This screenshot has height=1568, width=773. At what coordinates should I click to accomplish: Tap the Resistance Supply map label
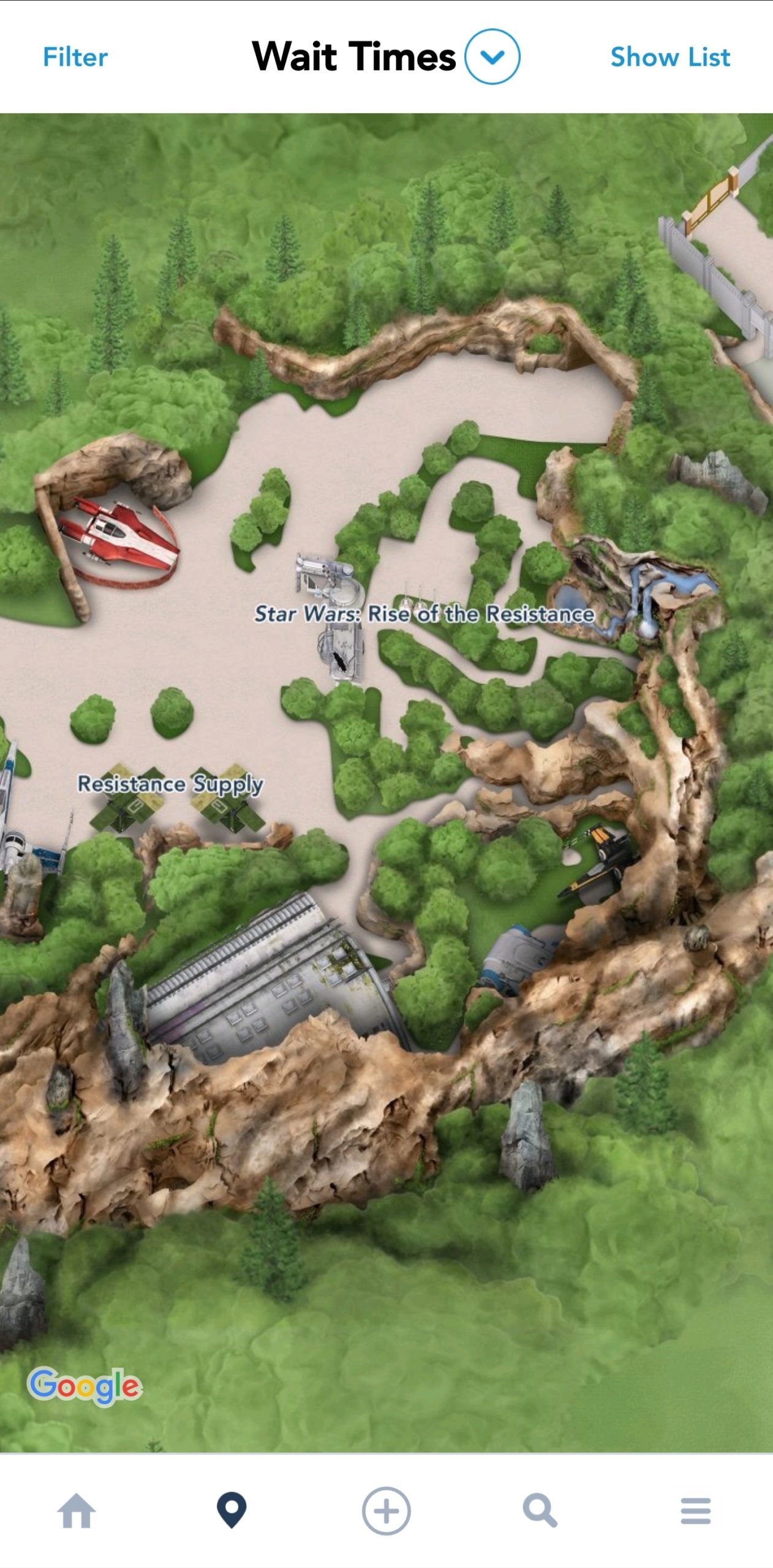(x=170, y=783)
